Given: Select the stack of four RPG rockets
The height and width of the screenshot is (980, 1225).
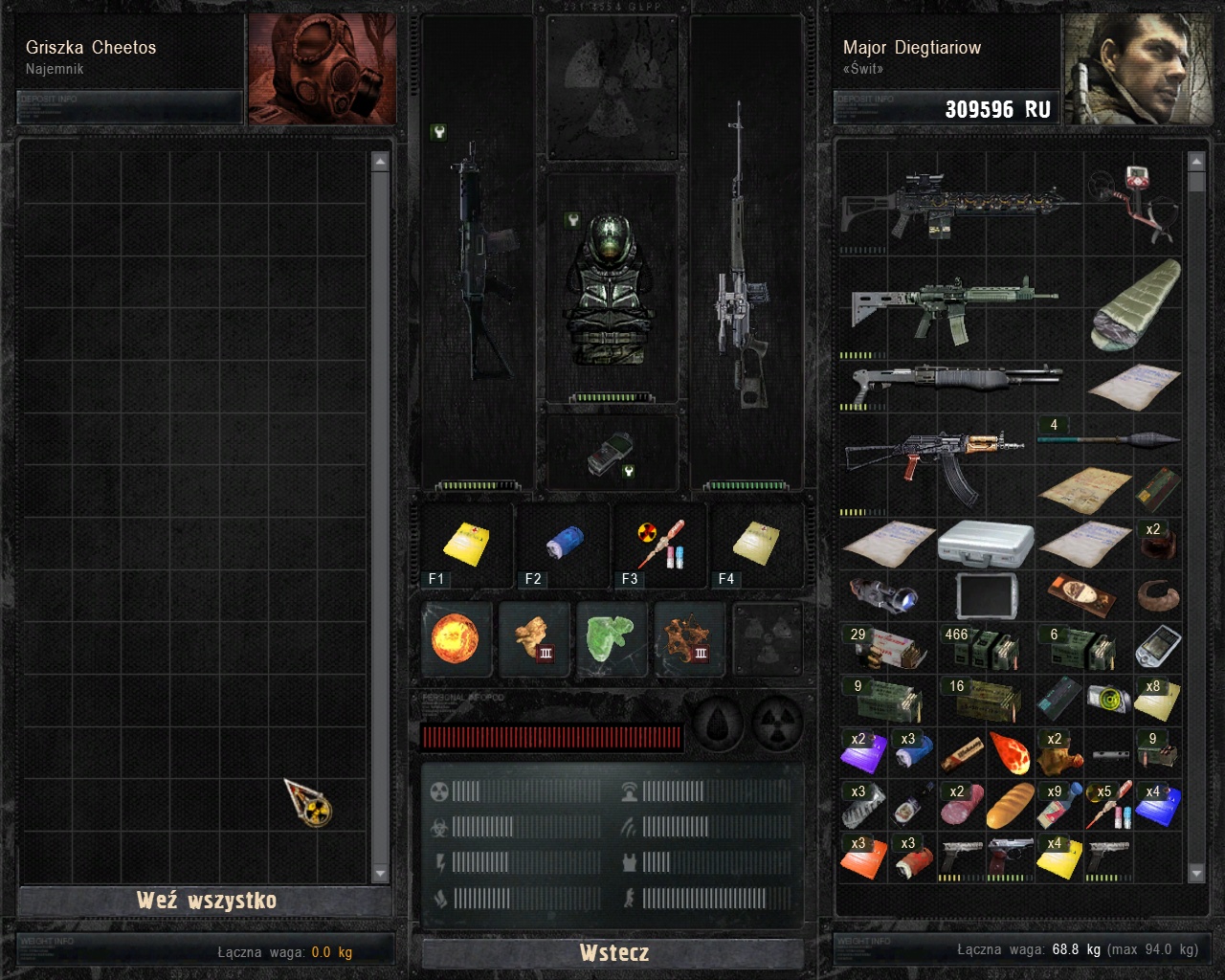Looking at the screenshot, I should point(1108,440).
